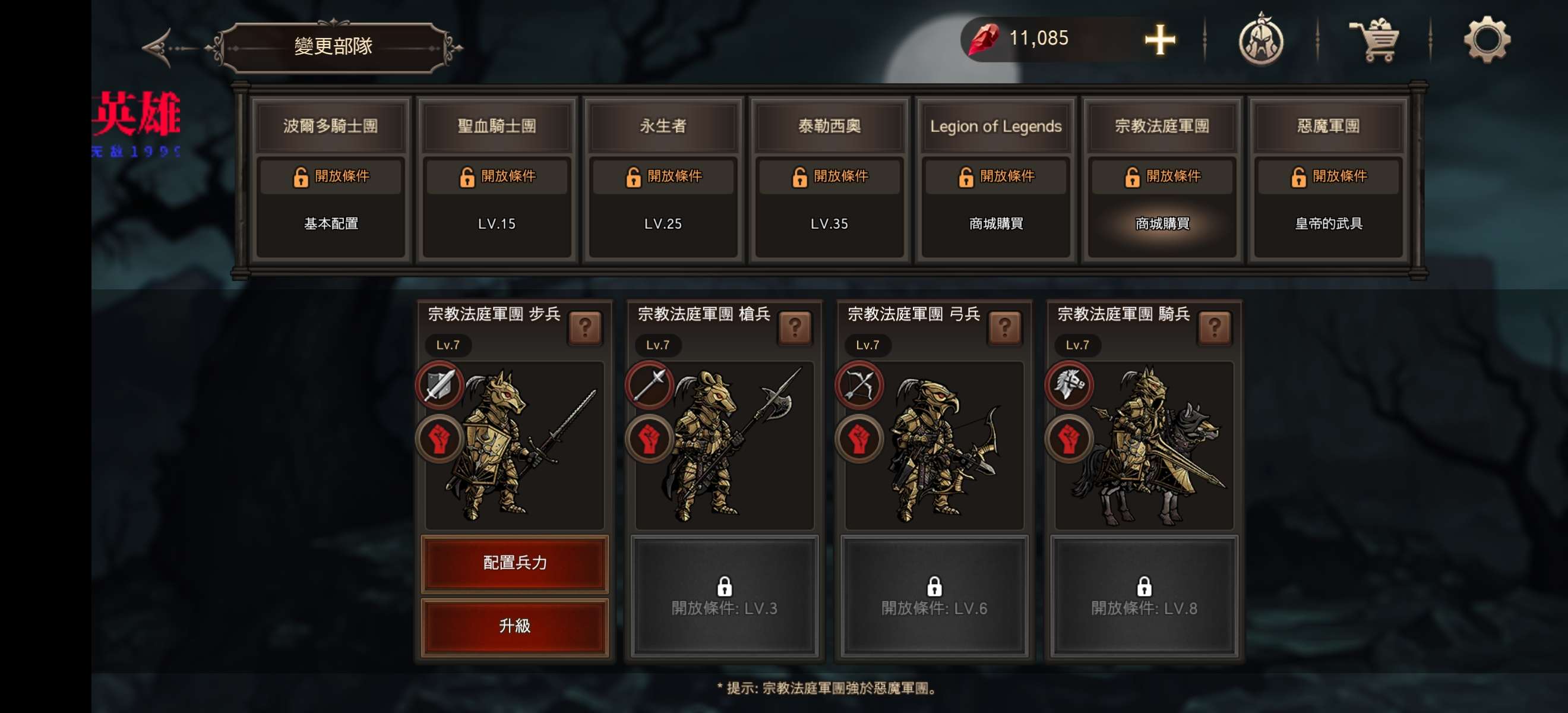The width and height of the screenshot is (1568, 713).
Task: Upgrade infantry with the 升級 button
Action: (x=514, y=626)
